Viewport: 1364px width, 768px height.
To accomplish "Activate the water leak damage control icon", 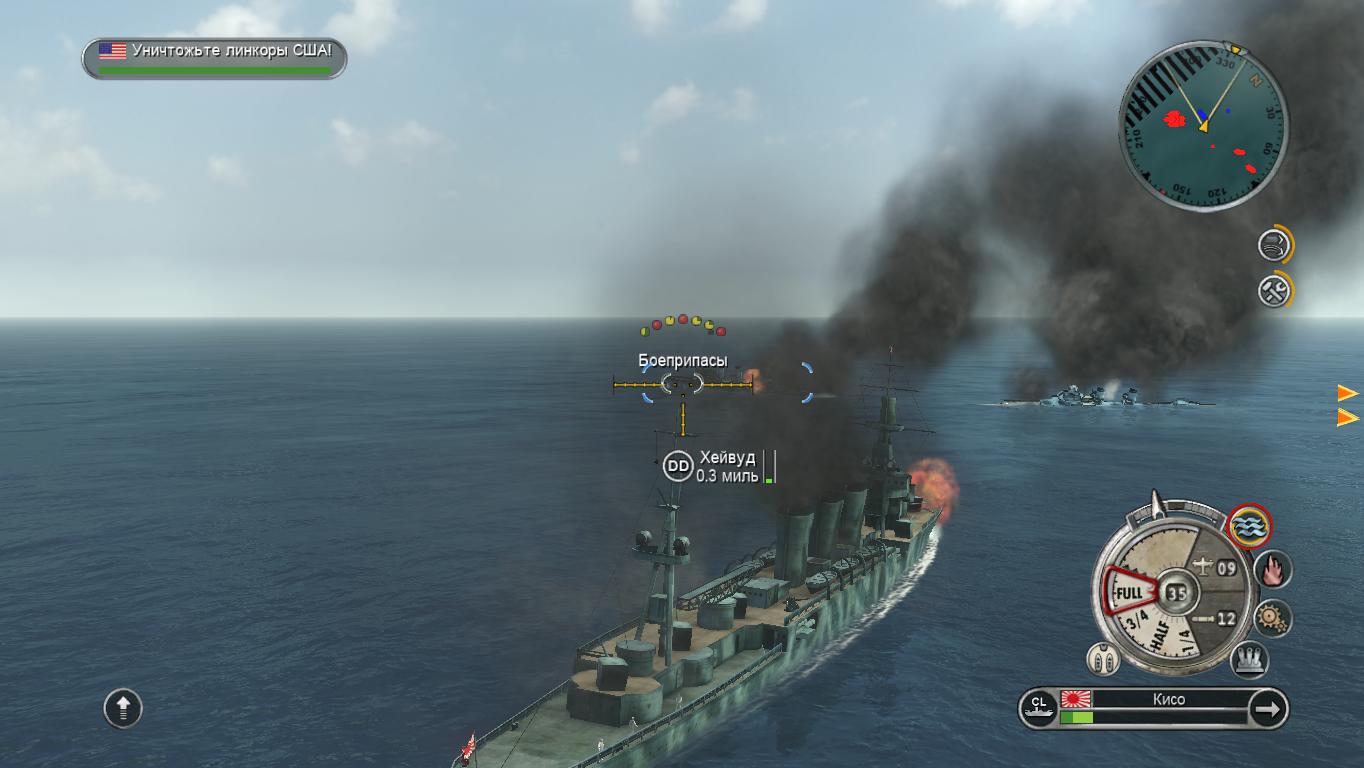I will [x=1249, y=525].
